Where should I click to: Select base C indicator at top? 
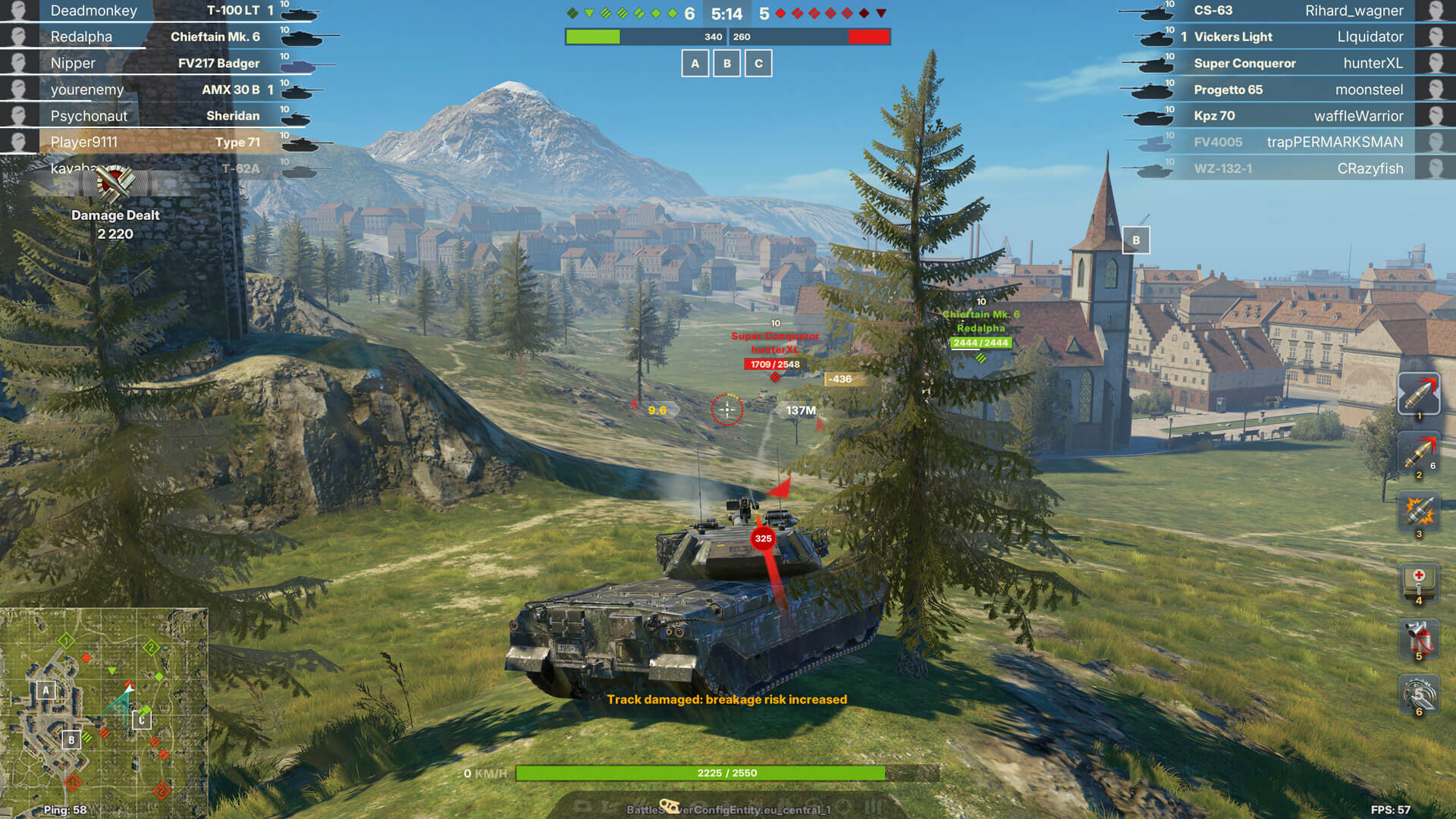[x=758, y=64]
